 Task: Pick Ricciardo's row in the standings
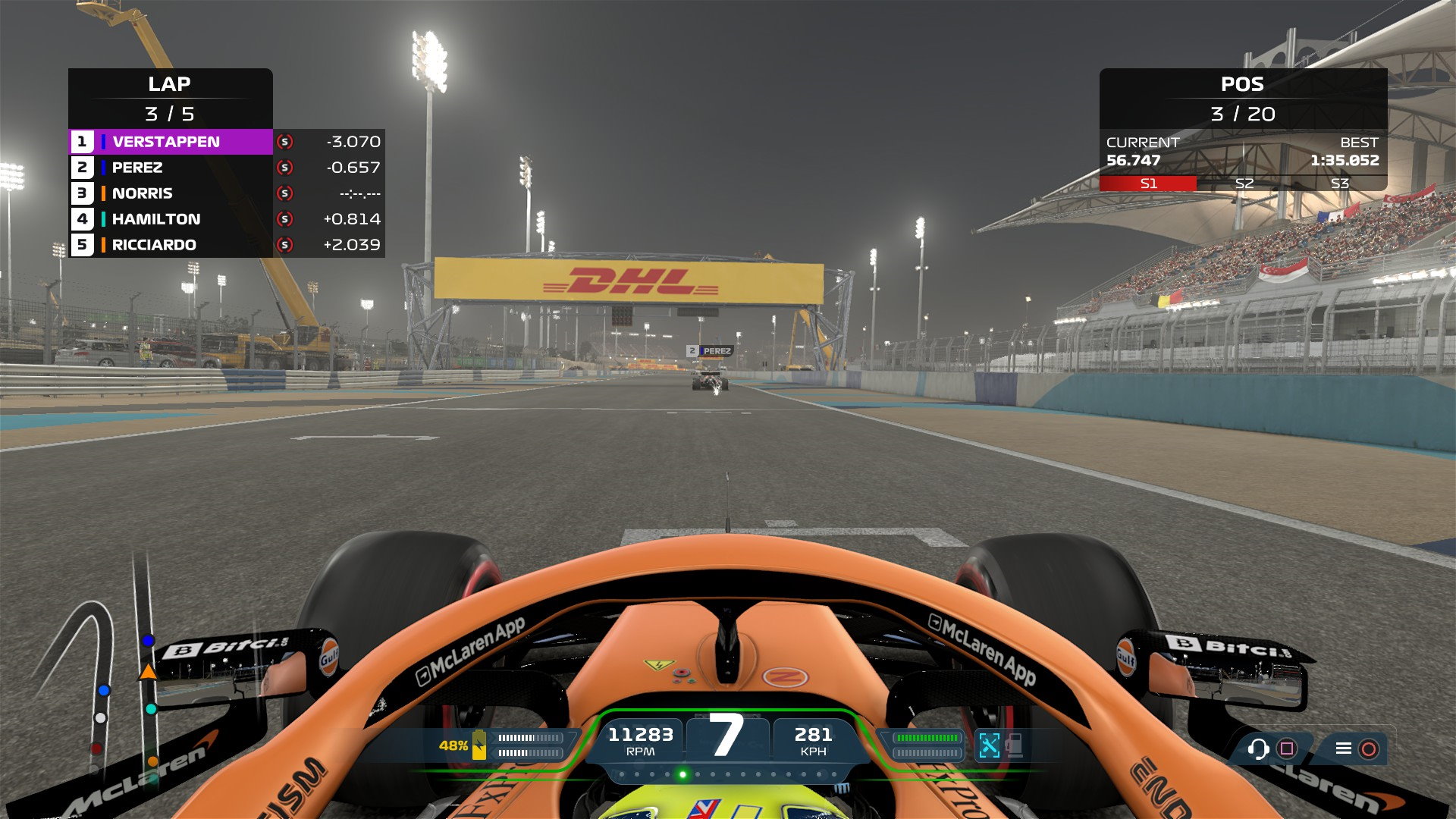[171, 245]
